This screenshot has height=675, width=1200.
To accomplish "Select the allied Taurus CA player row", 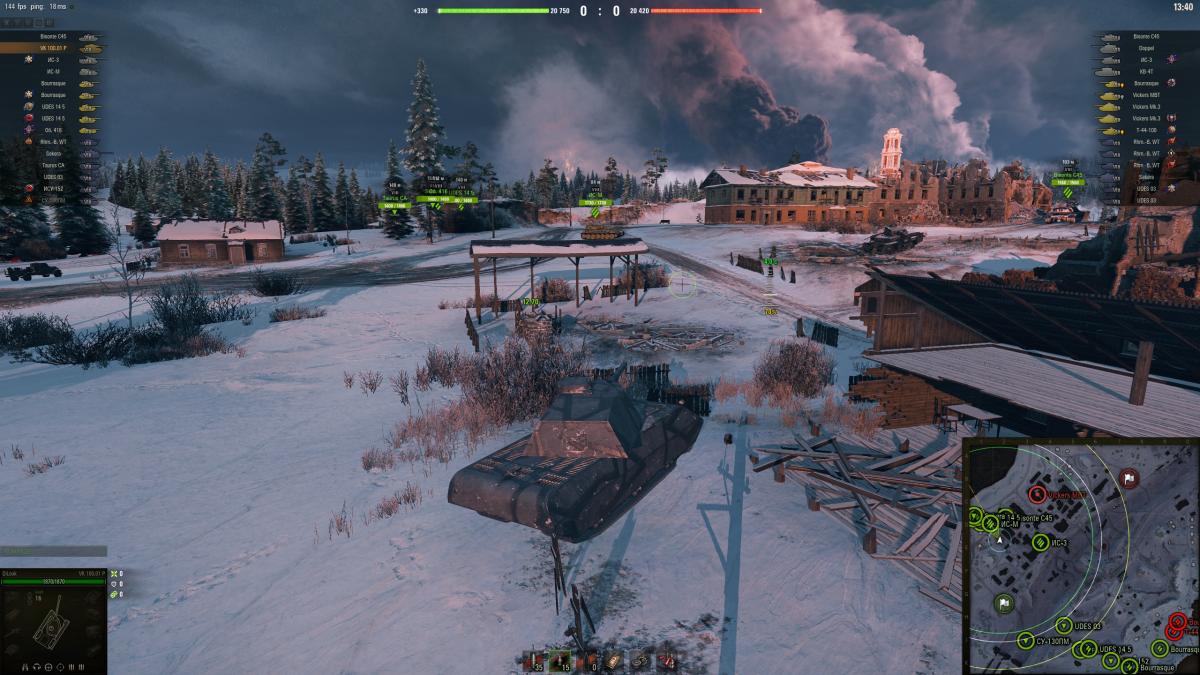I will click(52, 164).
